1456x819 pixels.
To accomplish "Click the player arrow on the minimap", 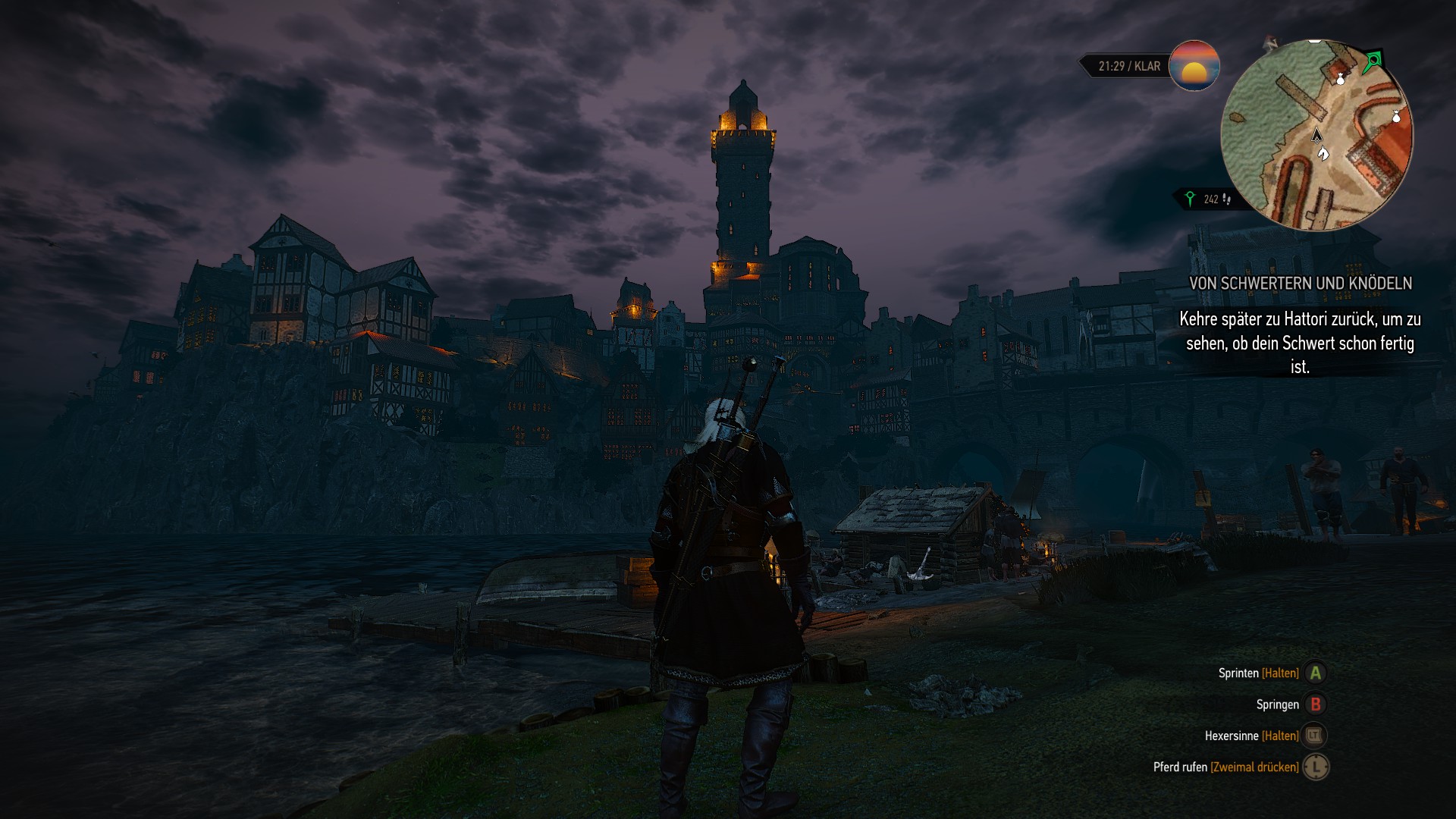I will tap(1317, 136).
